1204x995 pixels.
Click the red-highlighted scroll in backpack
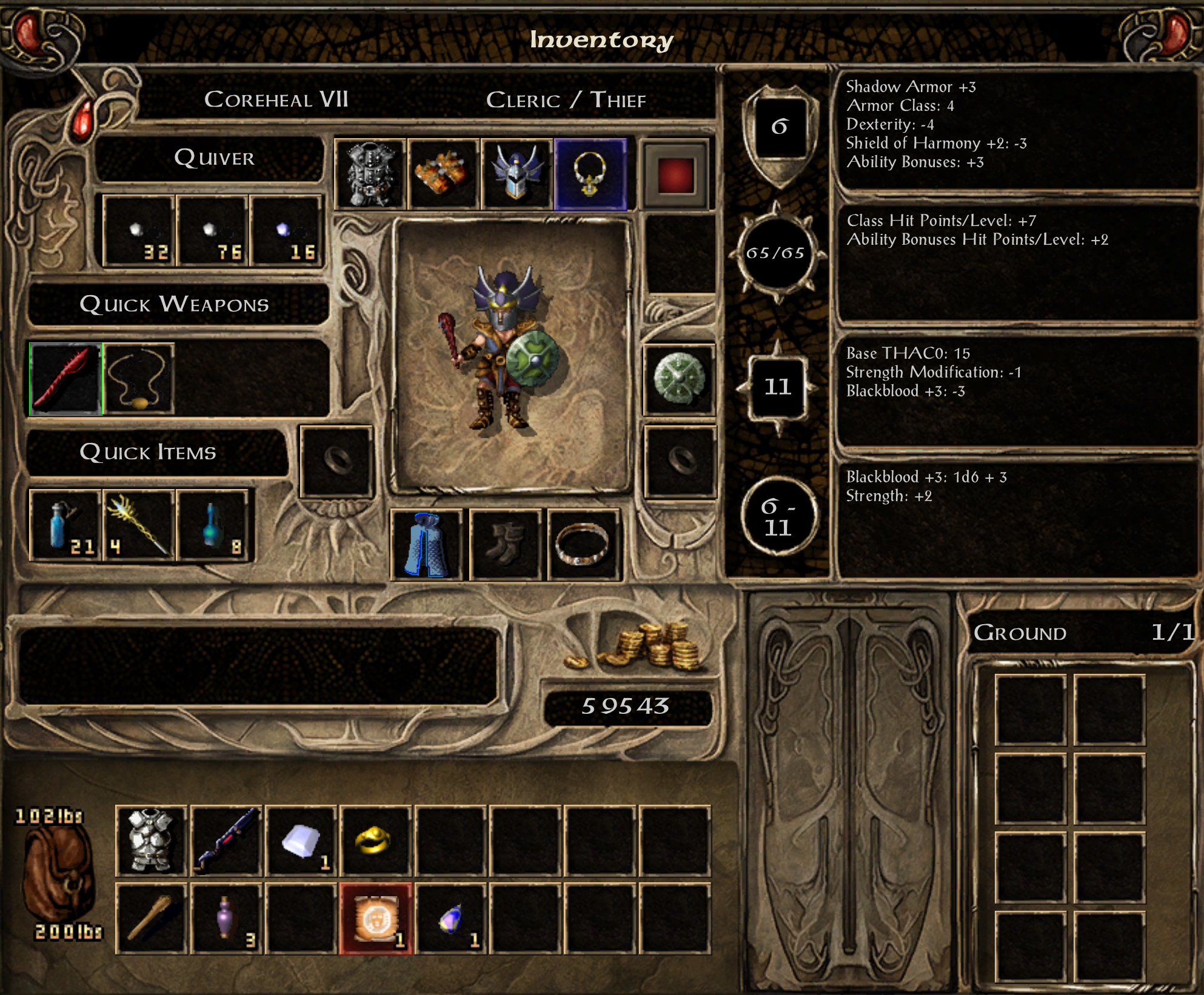[375, 919]
